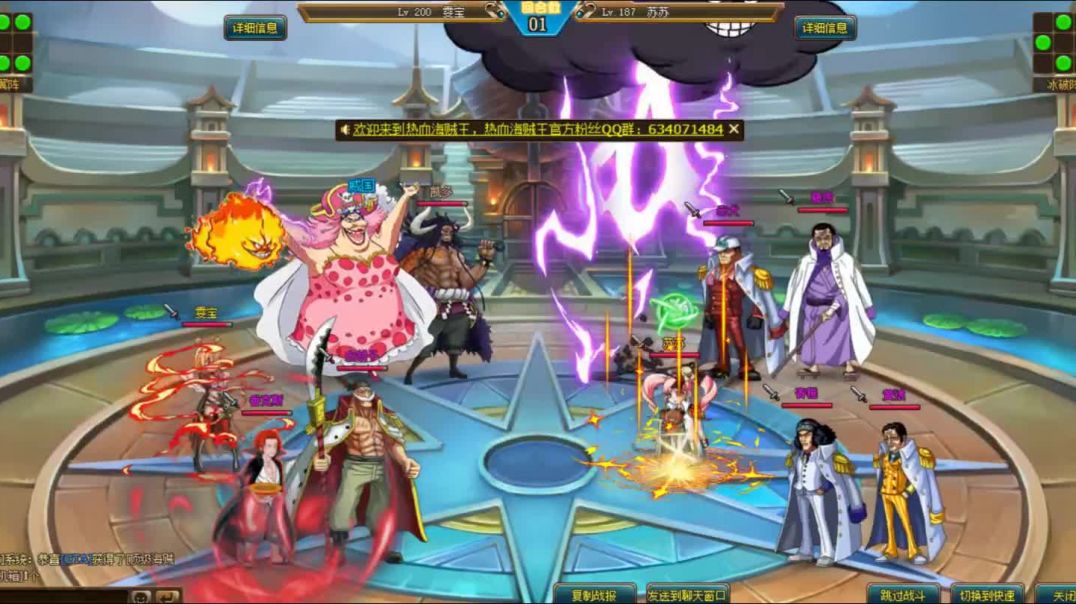Close the QQ group announcement banner
Screen dimensions: 1076x604
click(734, 129)
